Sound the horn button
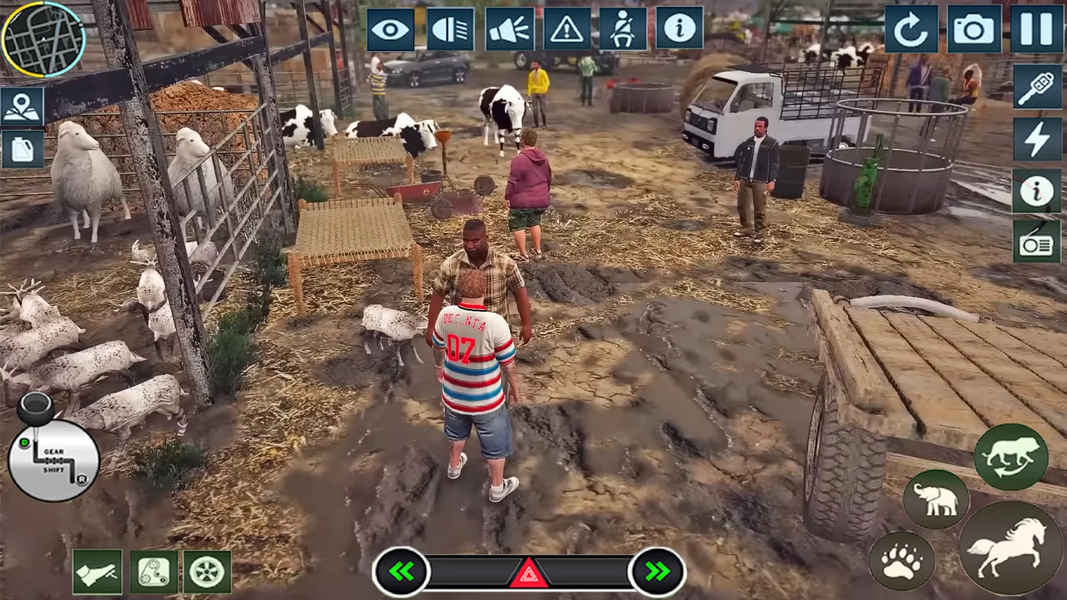1067x600 pixels. (x=509, y=30)
